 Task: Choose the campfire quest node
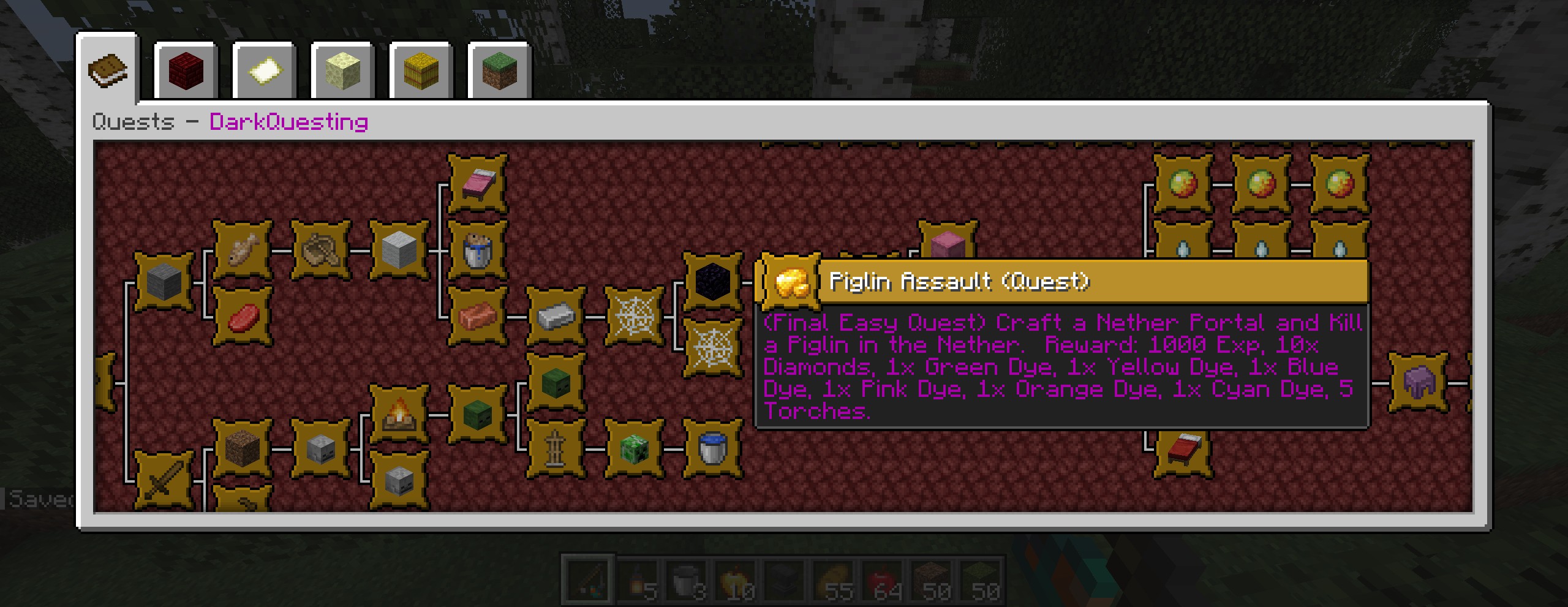(399, 415)
